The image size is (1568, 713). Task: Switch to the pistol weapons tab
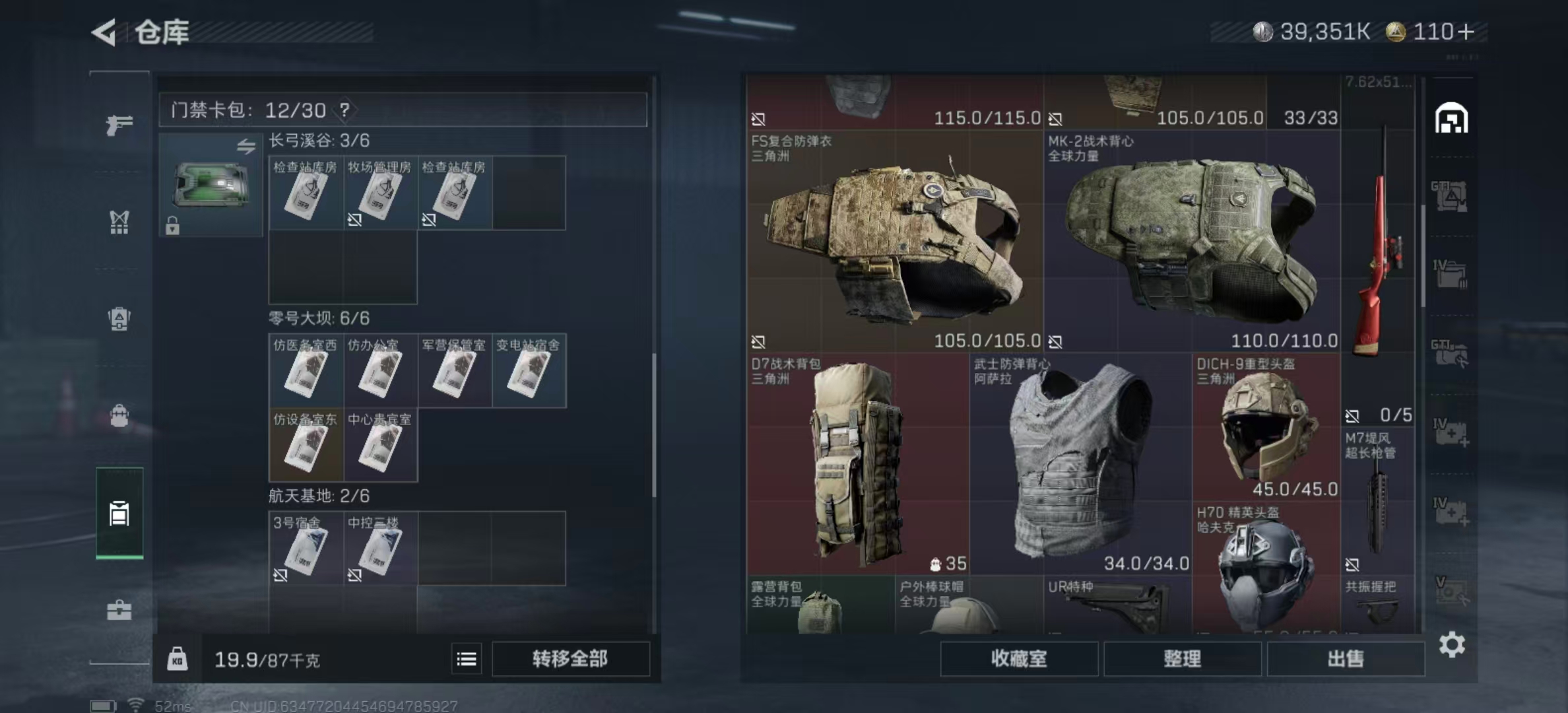click(x=119, y=124)
